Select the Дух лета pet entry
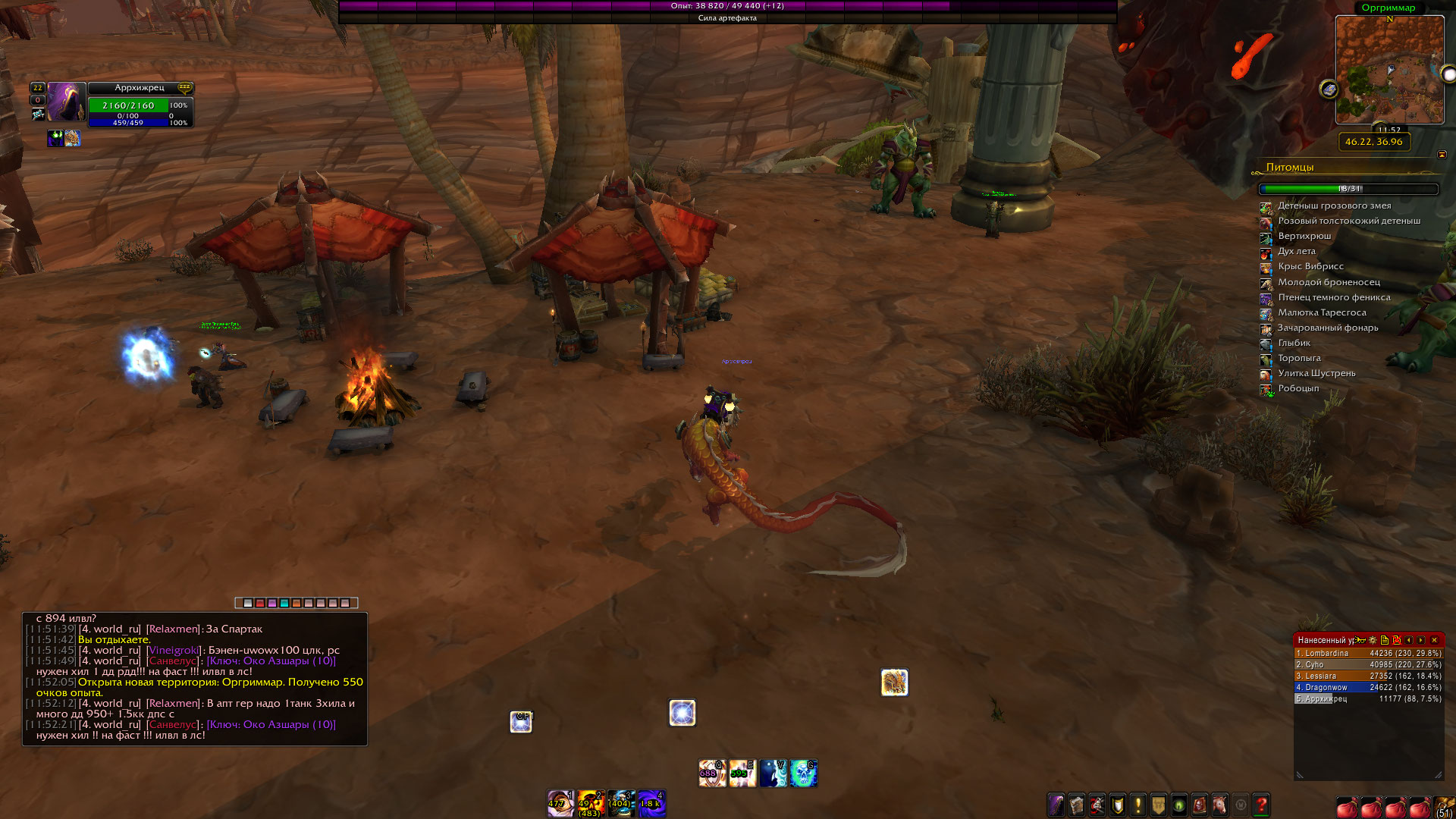This screenshot has width=1456, height=819. 1297,252
